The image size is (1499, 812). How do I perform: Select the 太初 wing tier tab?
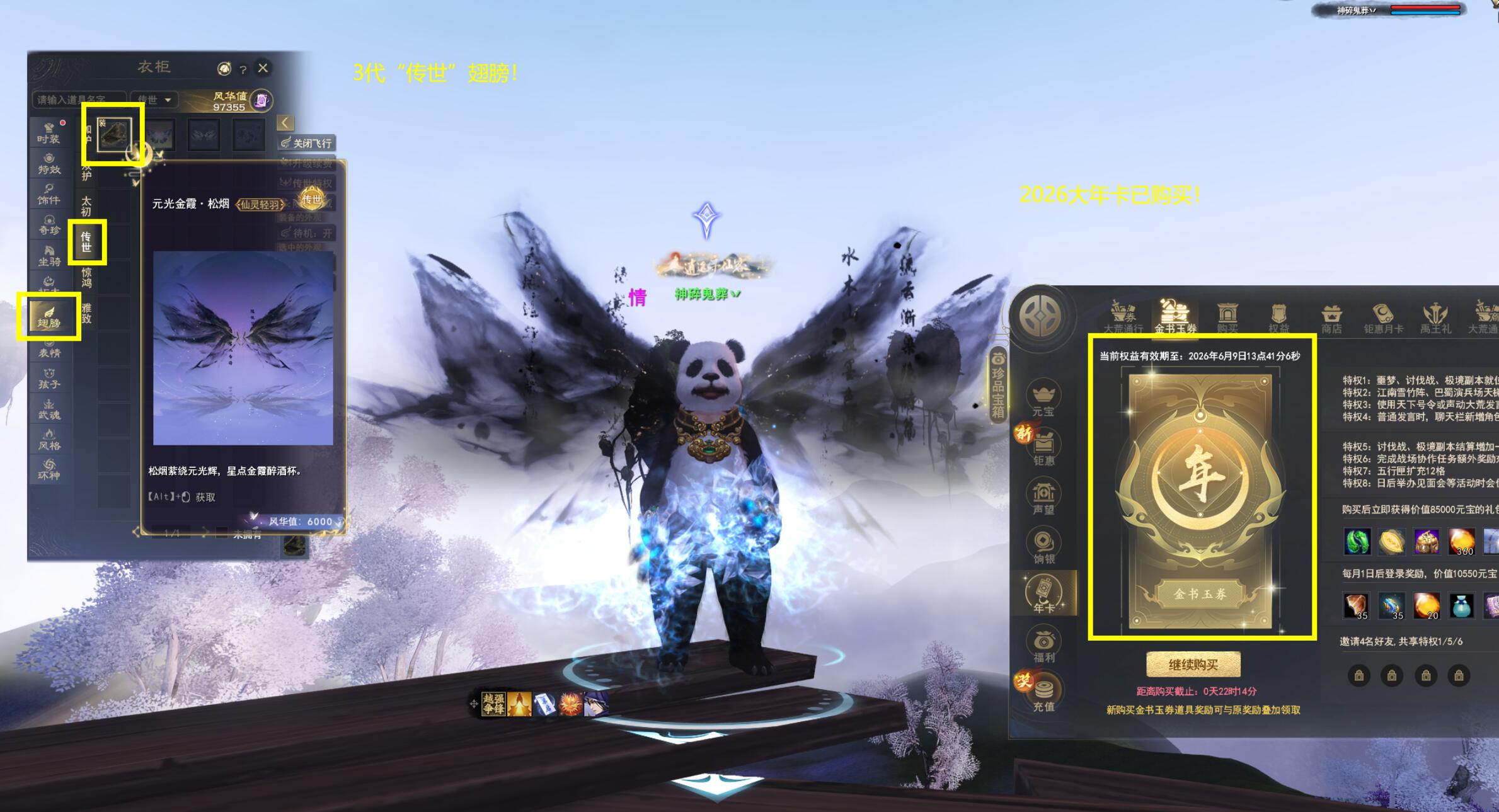pos(86,206)
